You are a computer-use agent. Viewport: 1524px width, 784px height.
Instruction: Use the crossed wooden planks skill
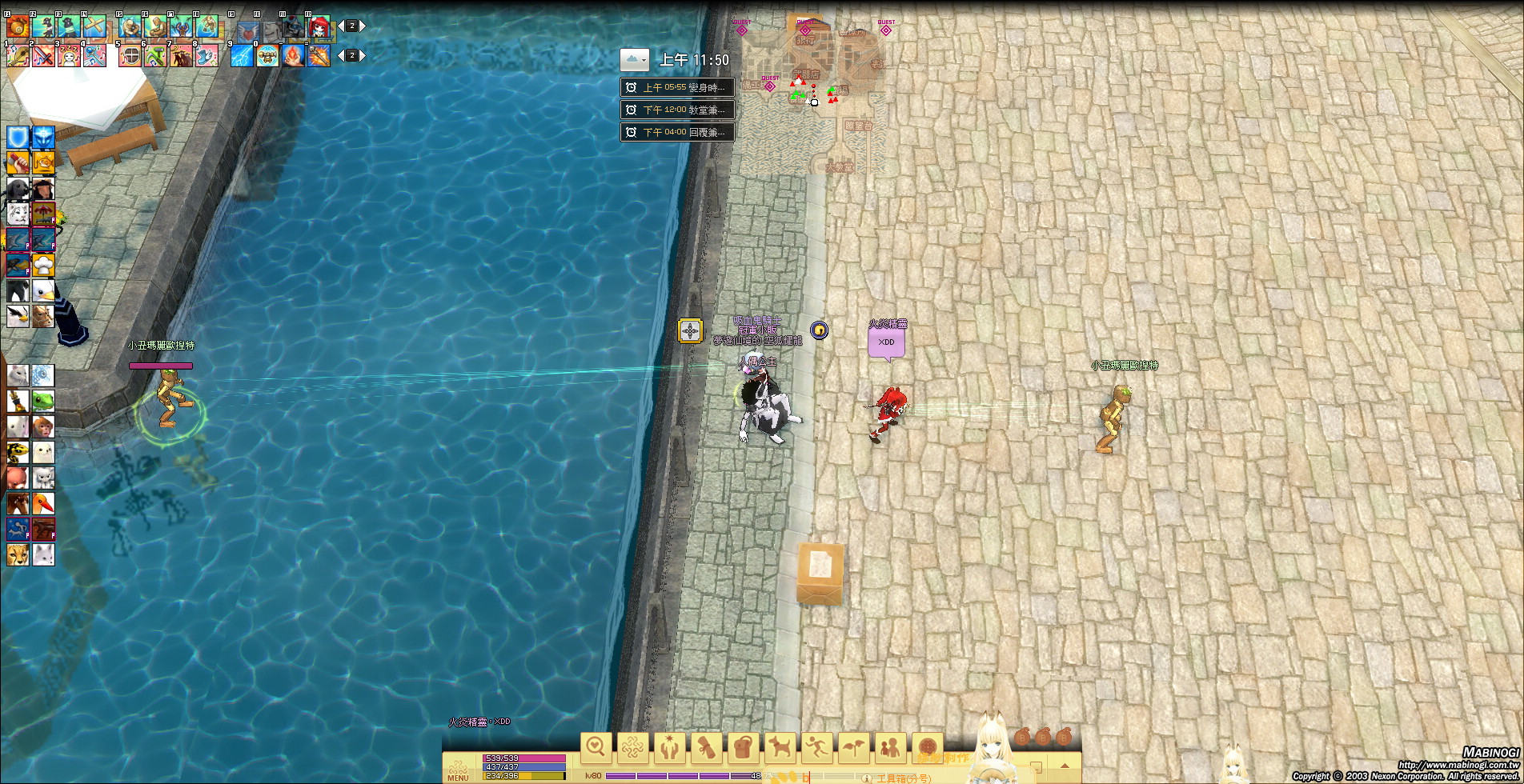[x=94, y=28]
